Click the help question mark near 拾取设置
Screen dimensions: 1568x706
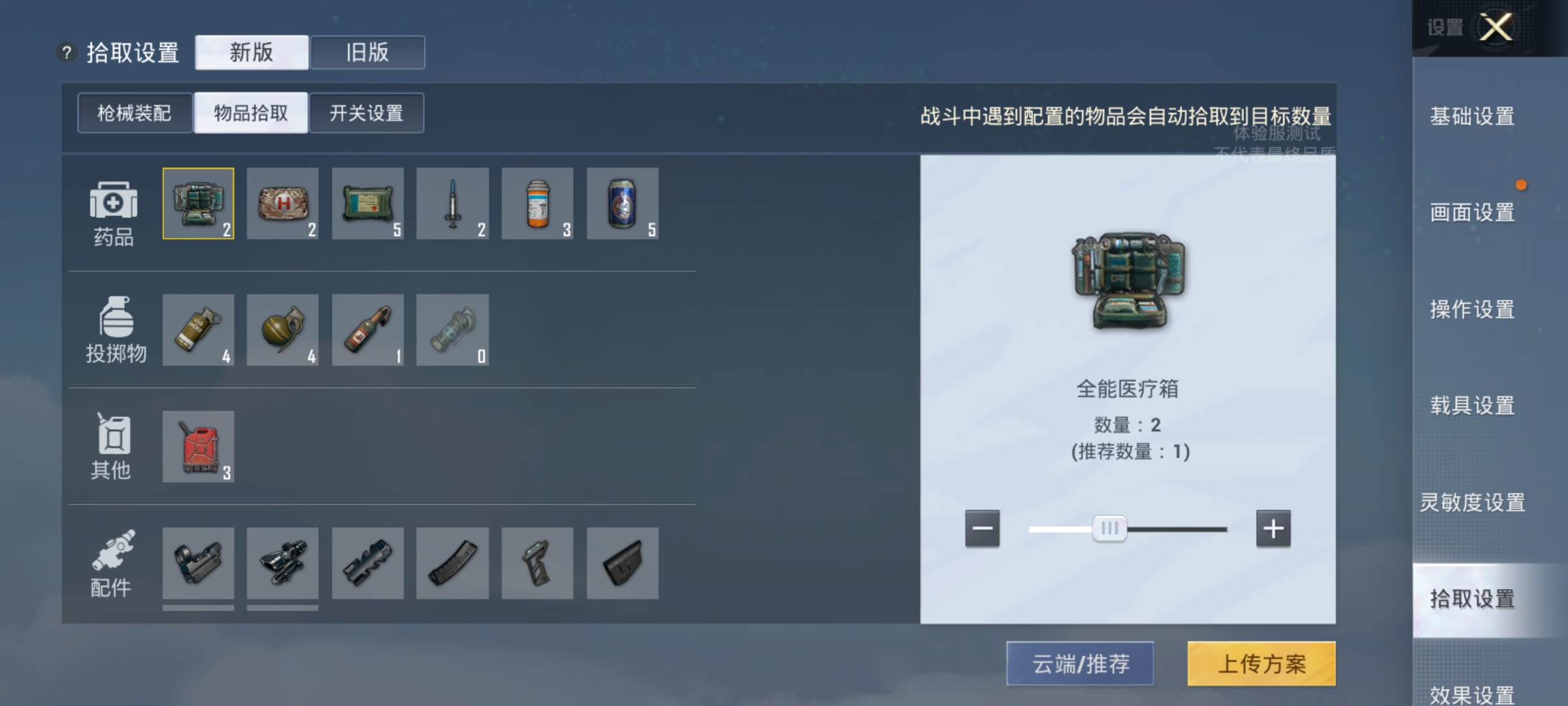[68, 52]
